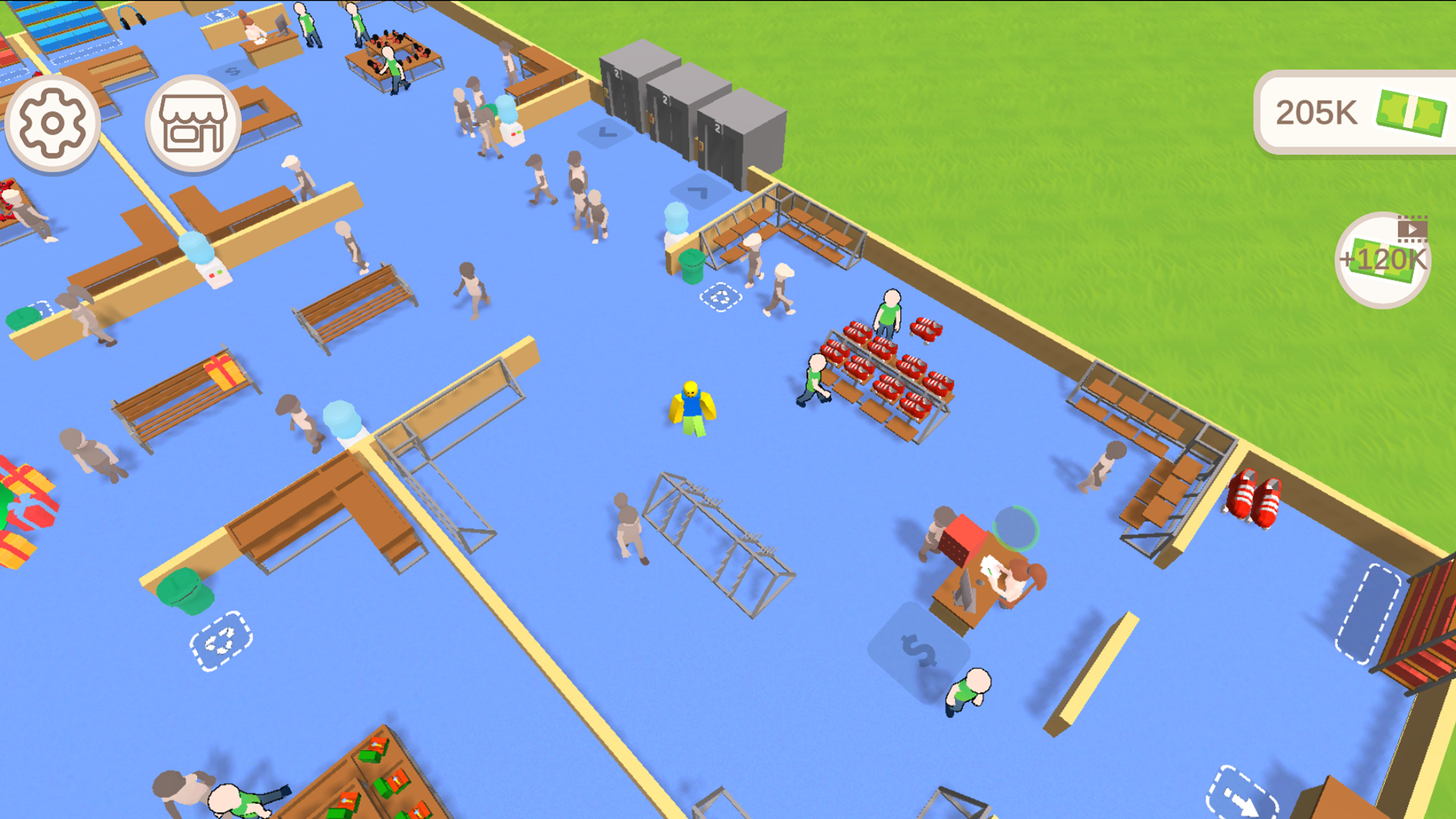Viewport: 1456px width, 819px height.
Task: Tap the dashed placement slot on the right wall
Action: tap(1369, 613)
